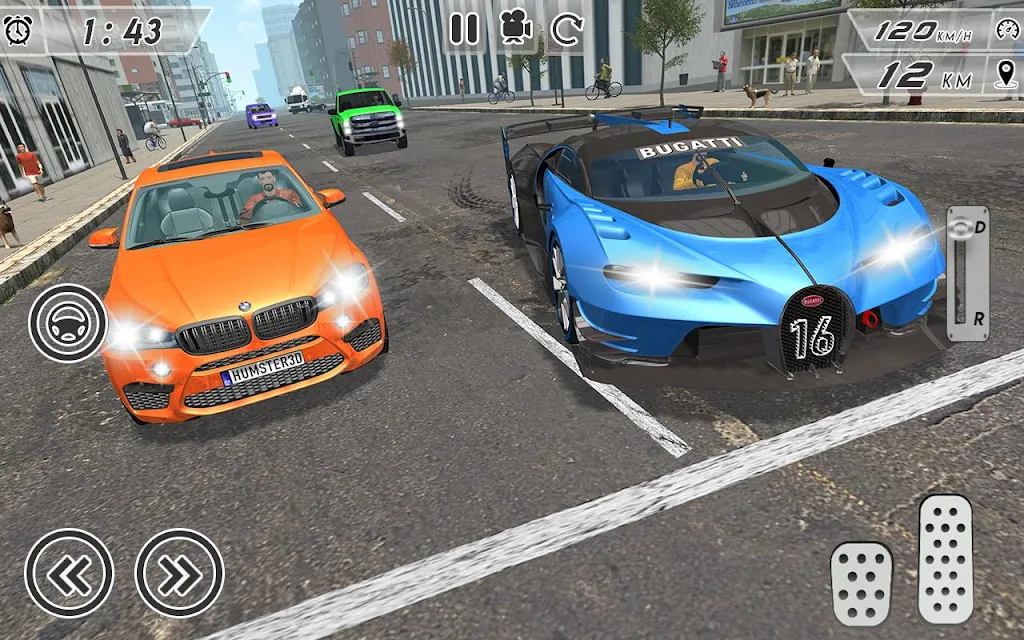This screenshot has width=1024, height=640.
Task: Step on the gas pedal
Action: pos(945,558)
